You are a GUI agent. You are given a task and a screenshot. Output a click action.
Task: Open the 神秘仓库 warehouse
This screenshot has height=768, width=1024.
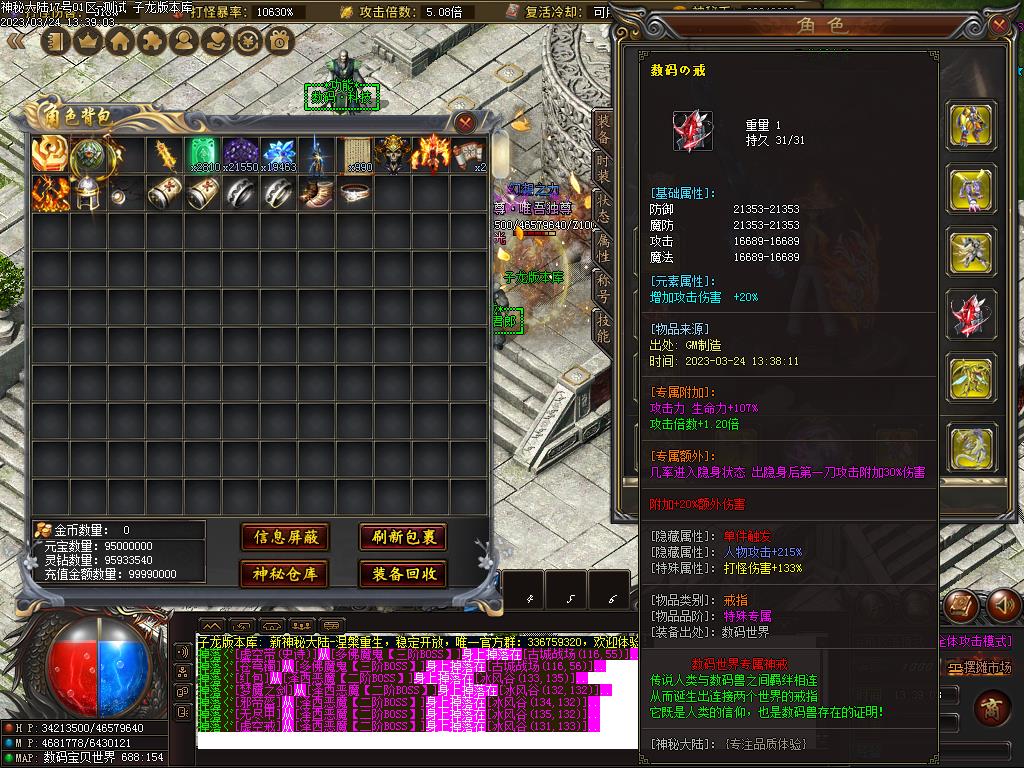(285, 574)
